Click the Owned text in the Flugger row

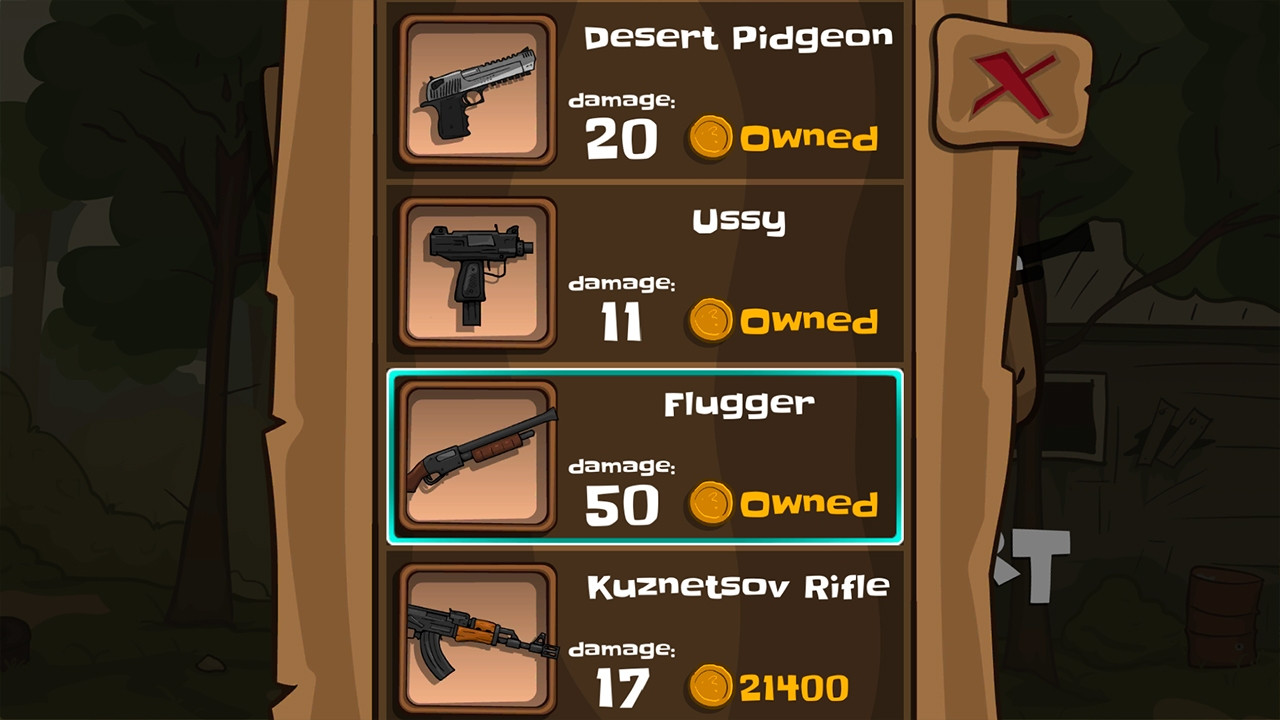coord(810,505)
